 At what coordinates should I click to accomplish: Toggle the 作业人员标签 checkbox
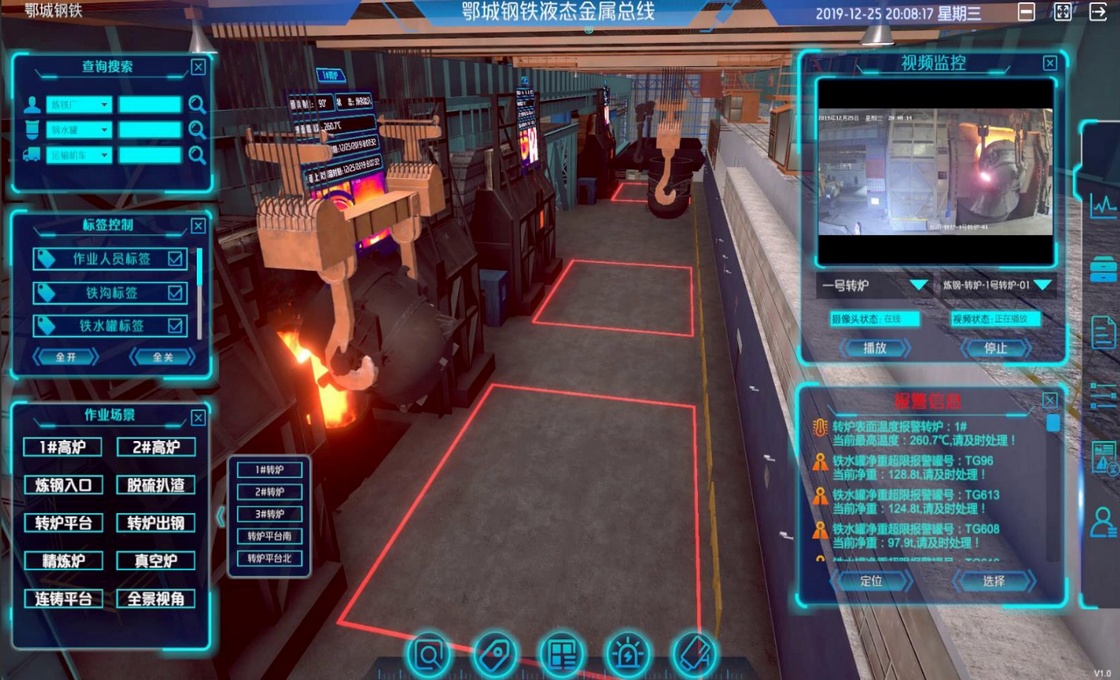click(176, 259)
